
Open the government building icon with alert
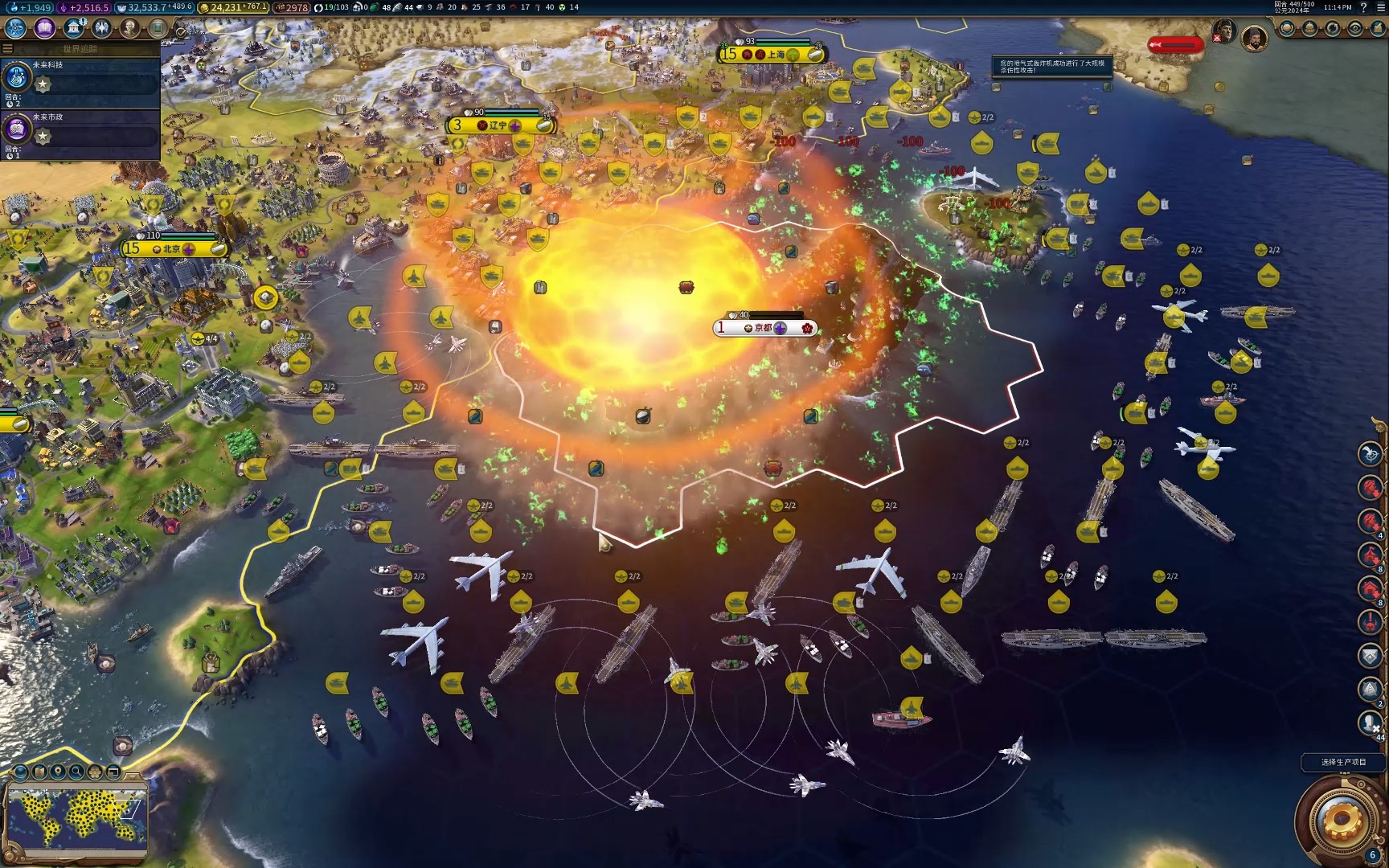coord(74,28)
